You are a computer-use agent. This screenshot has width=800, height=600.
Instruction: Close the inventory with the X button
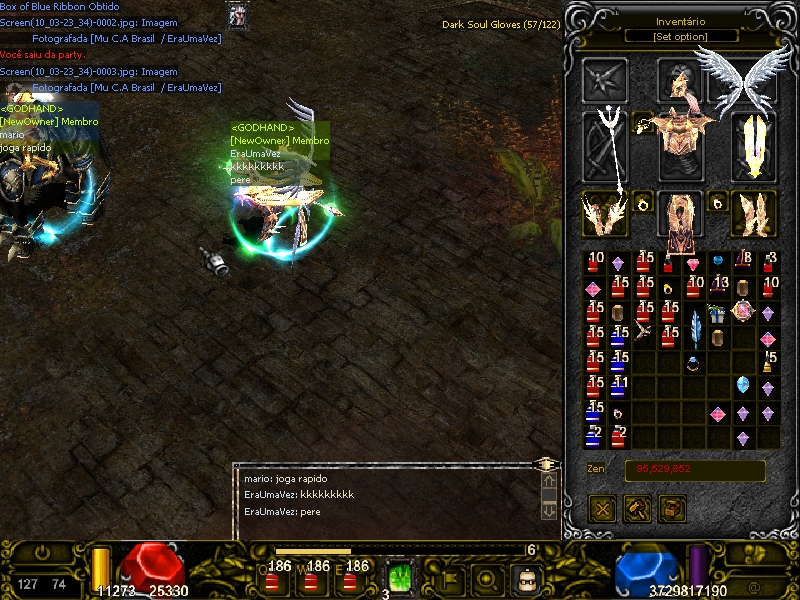point(604,508)
